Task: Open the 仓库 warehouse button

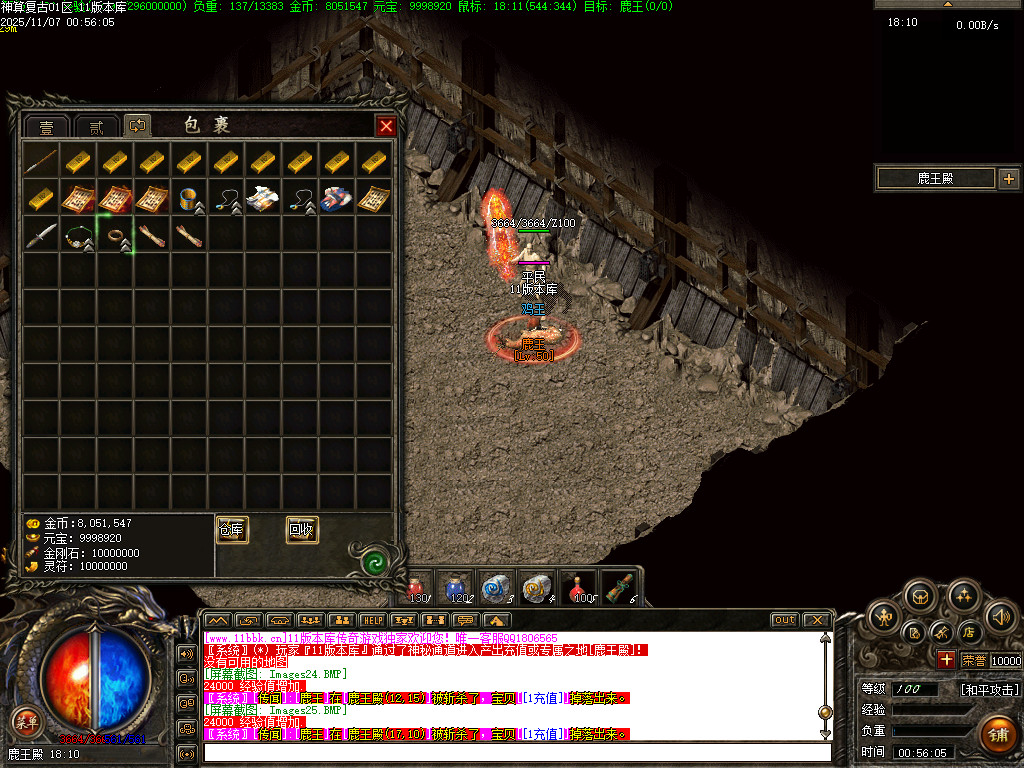Action: [x=232, y=530]
